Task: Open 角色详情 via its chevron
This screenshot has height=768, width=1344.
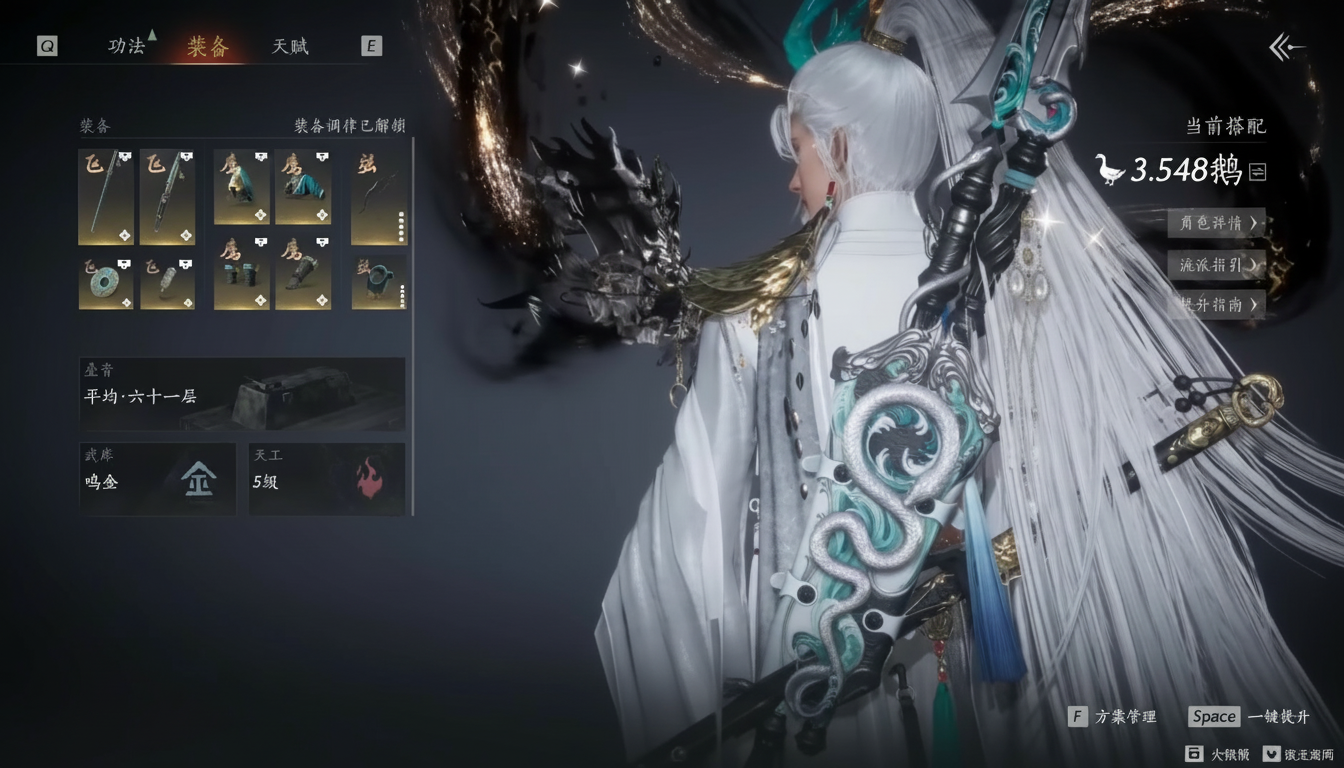Action: 1216,224
